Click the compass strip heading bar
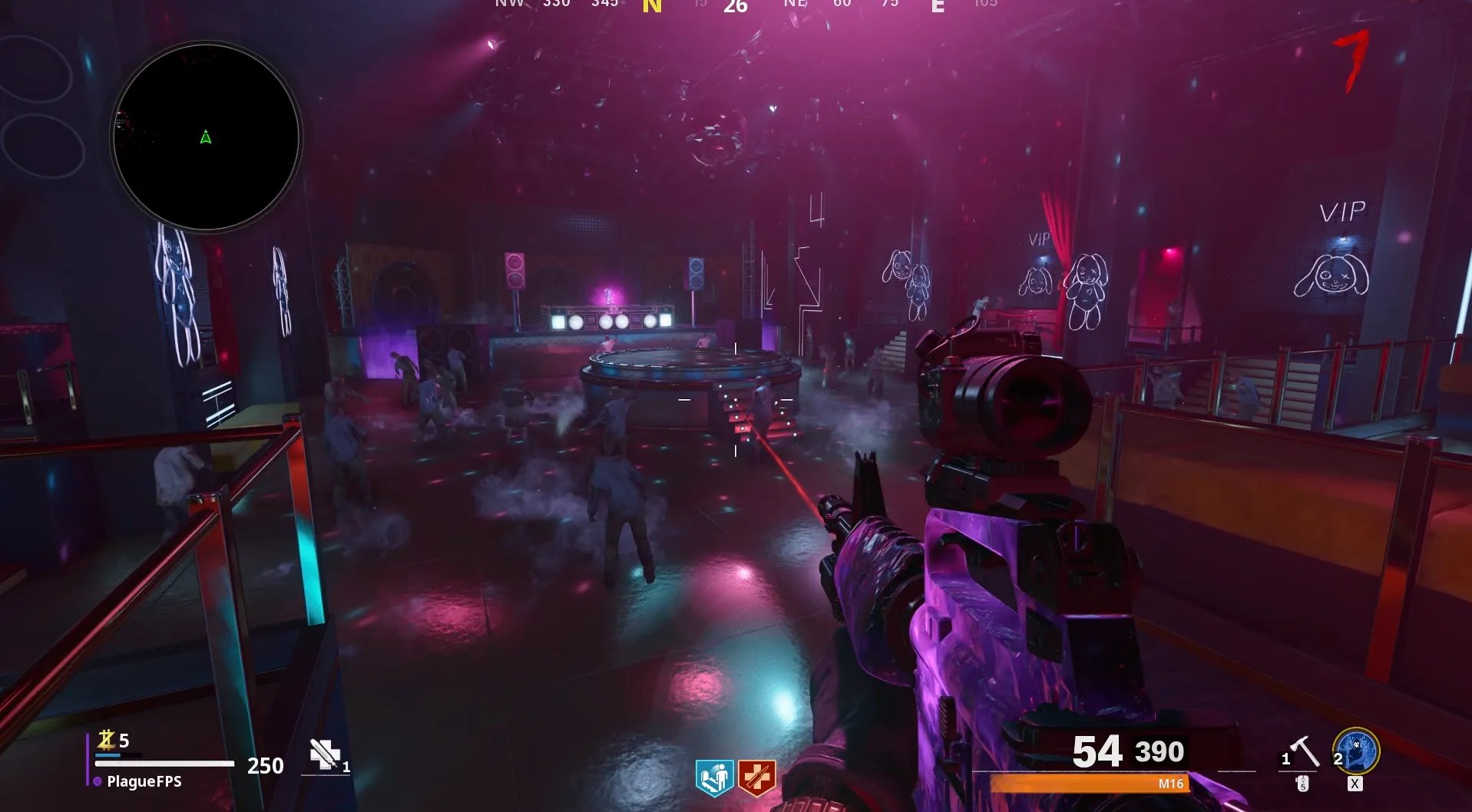The width and height of the screenshot is (1472, 812). pyautogui.click(x=736, y=6)
